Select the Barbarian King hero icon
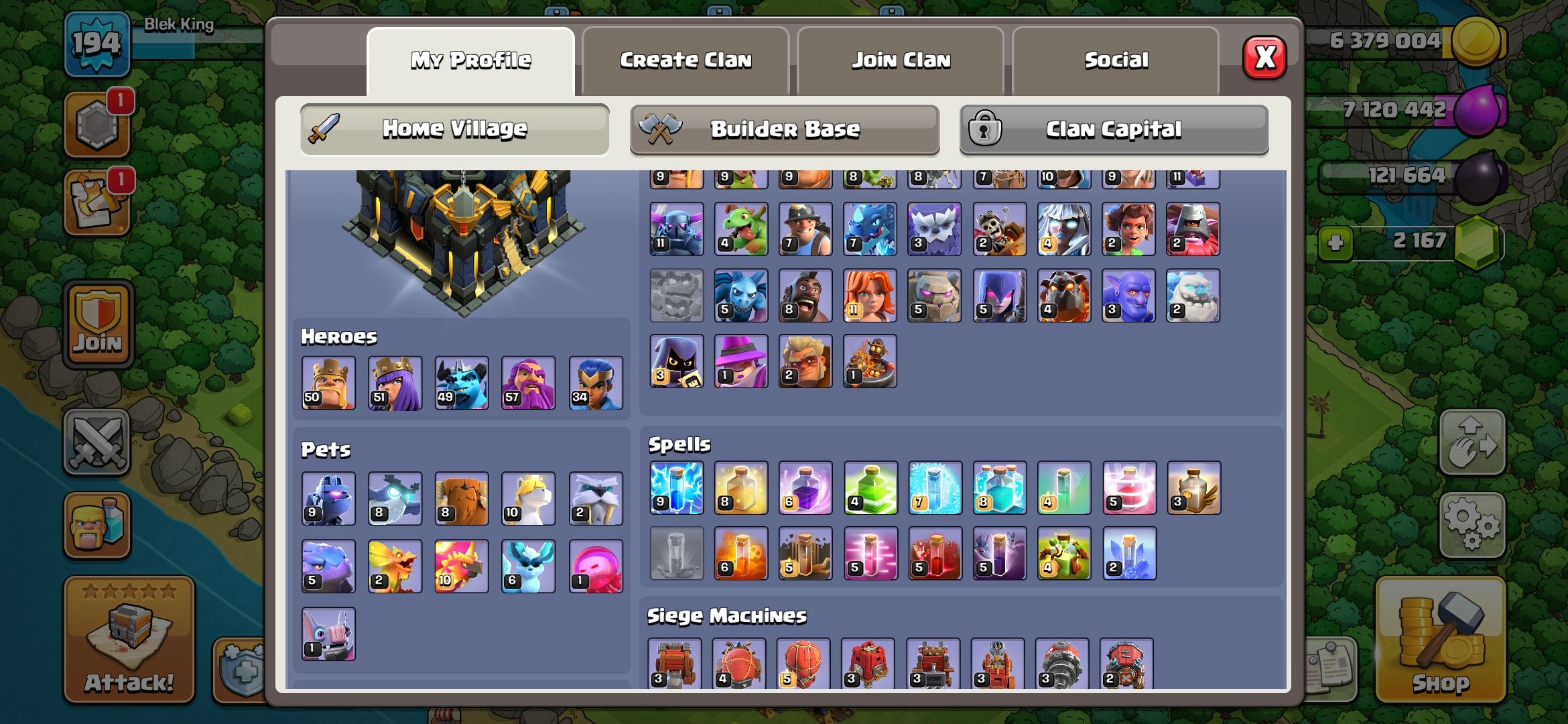This screenshot has width=1568, height=724. [328, 382]
